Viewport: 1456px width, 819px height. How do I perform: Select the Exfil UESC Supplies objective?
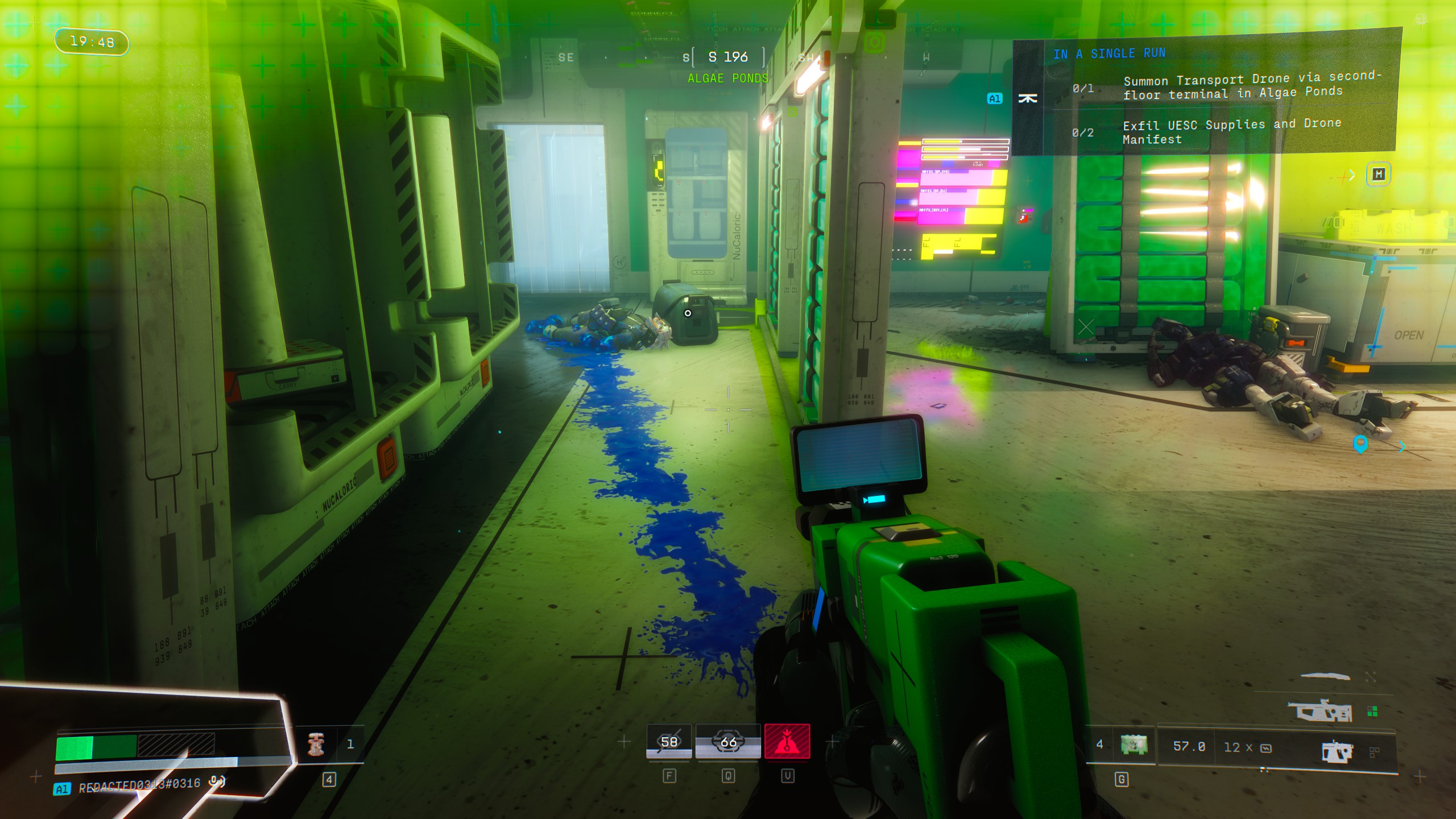pyautogui.click(x=1232, y=131)
